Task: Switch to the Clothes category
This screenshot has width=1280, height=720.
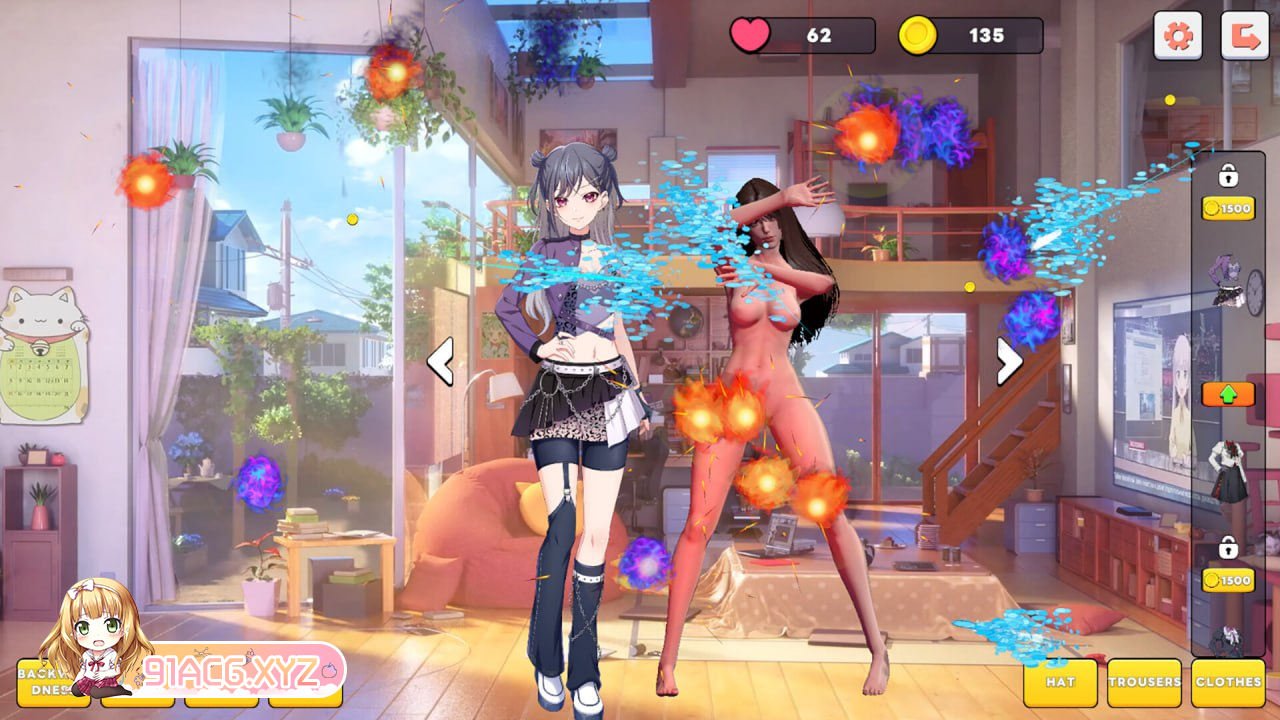Action: (x=1228, y=682)
